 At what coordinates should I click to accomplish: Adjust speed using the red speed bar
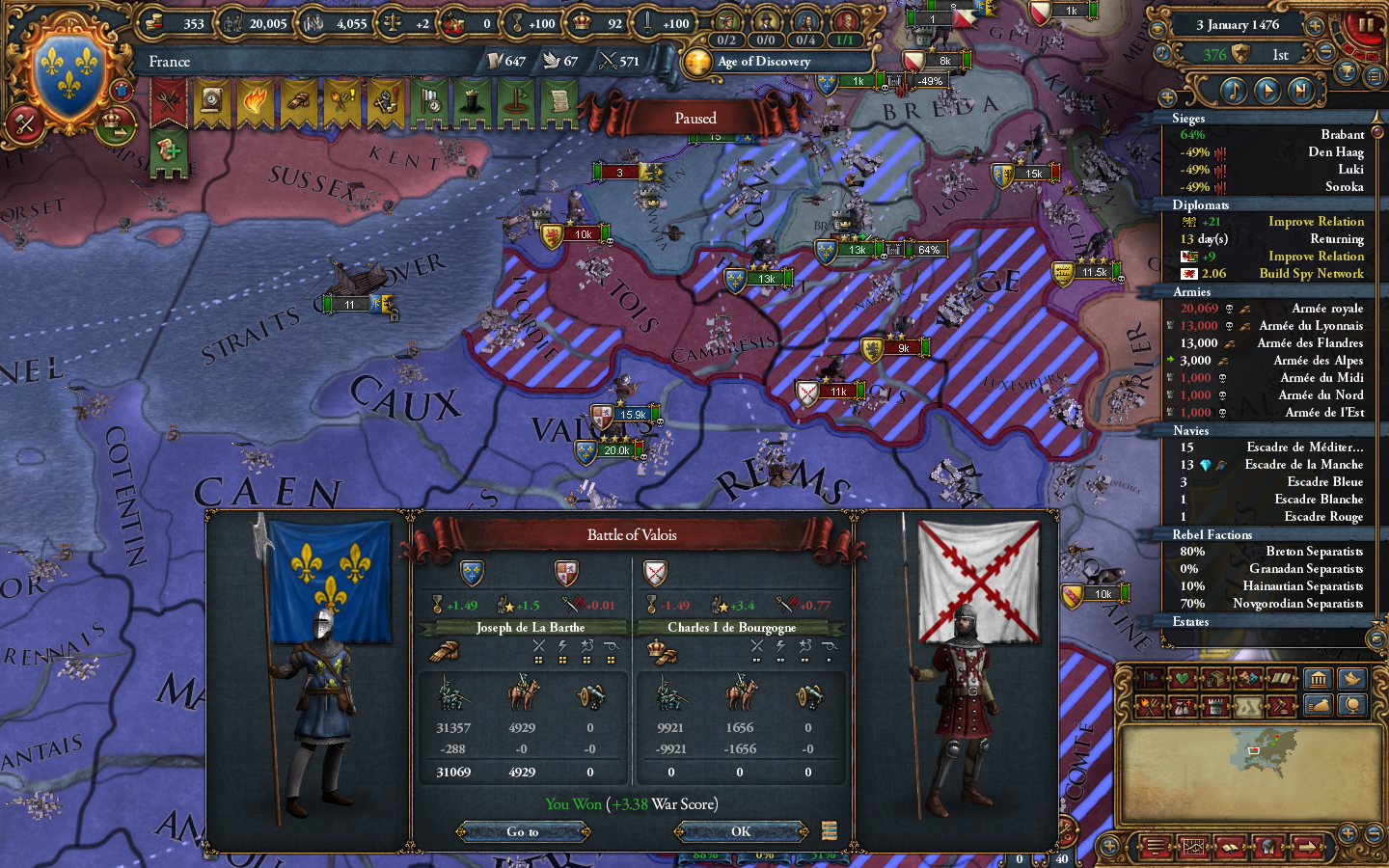[x=1357, y=53]
